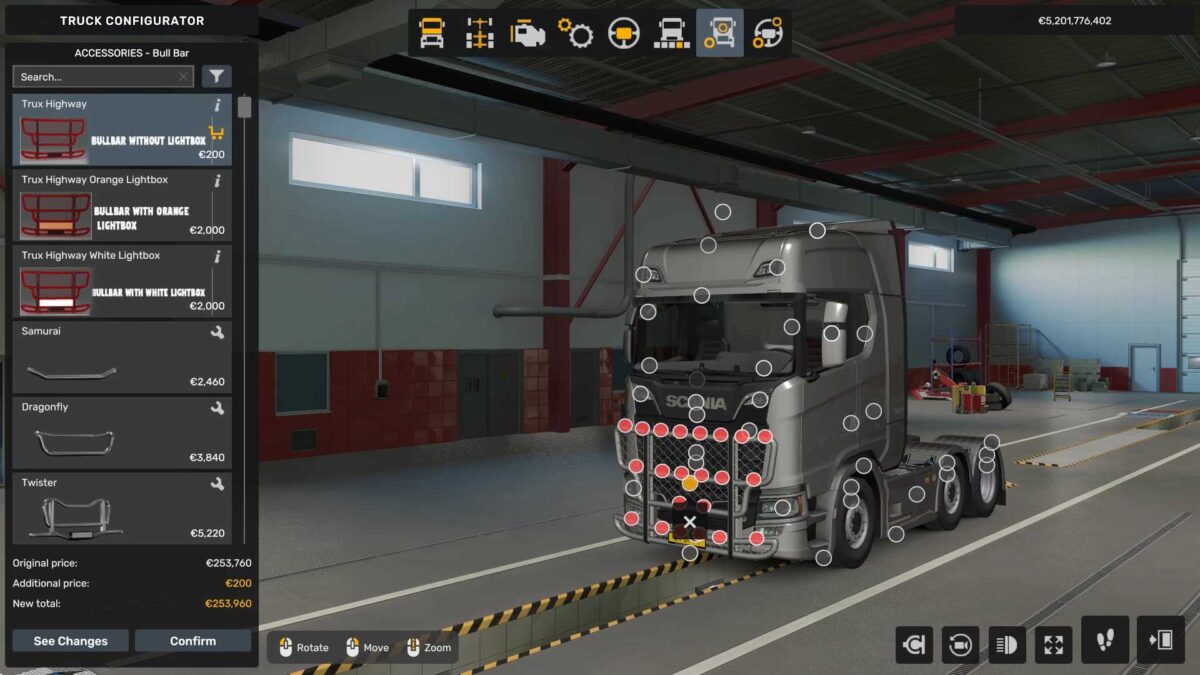Confirm the truck configuration

point(193,641)
